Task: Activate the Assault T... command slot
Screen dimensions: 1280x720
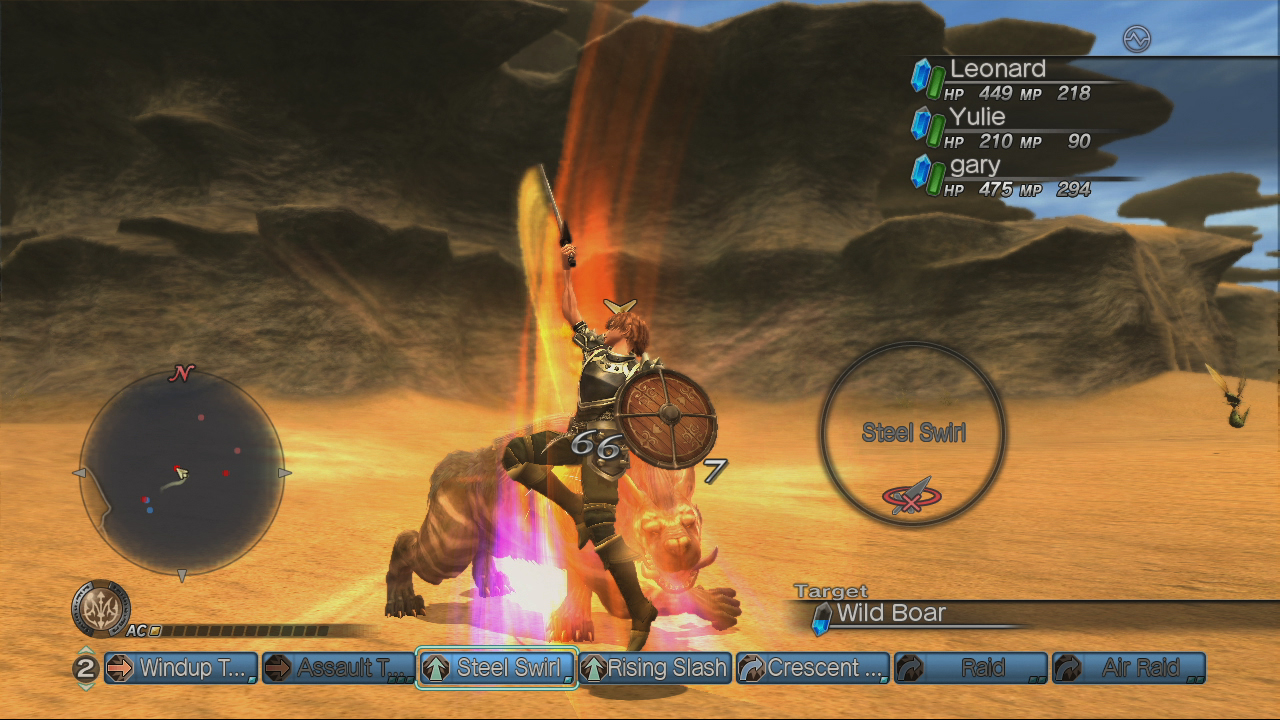Action: click(339, 668)
